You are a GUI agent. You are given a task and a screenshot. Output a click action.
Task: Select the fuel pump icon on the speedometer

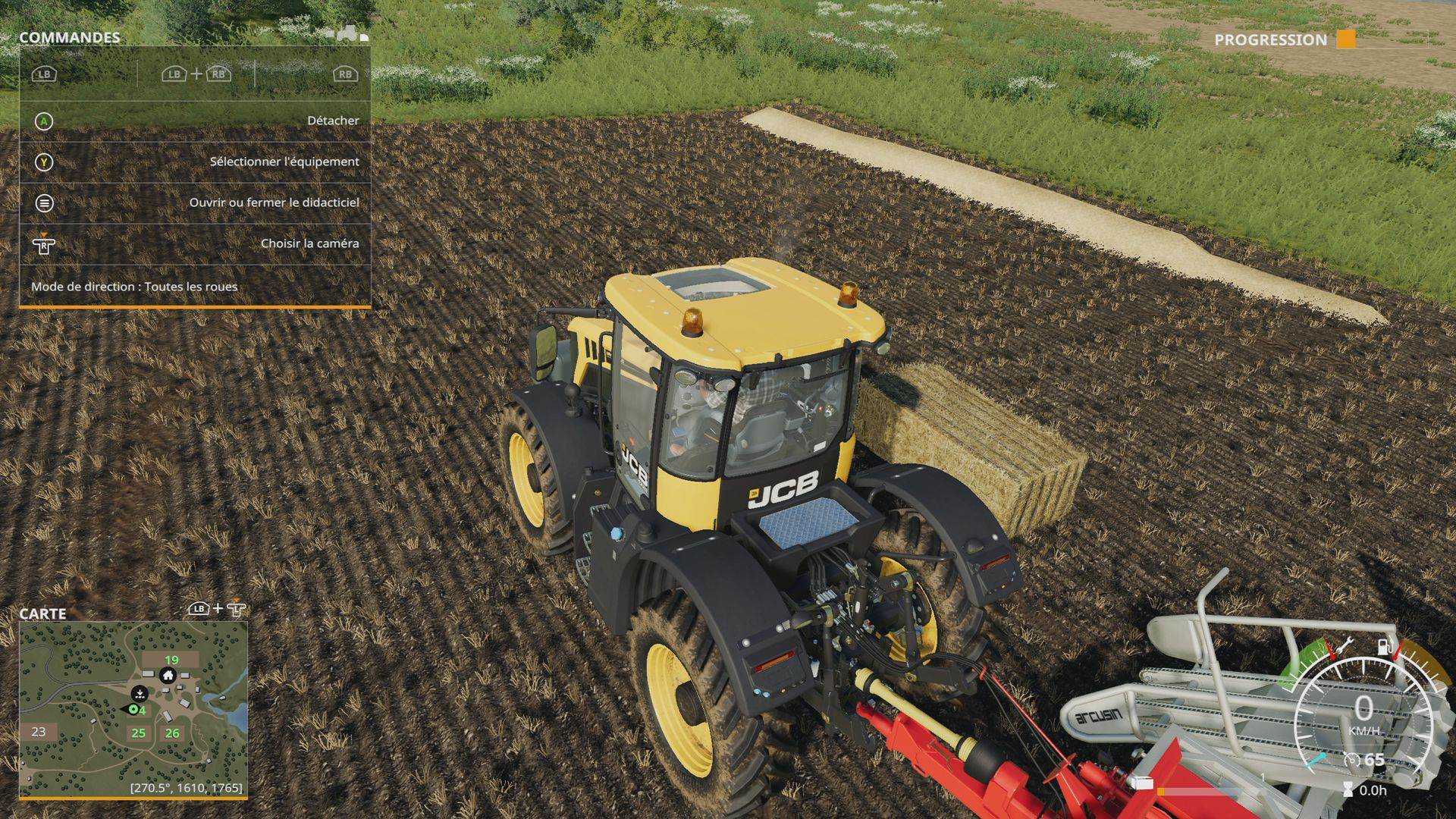1385,647
